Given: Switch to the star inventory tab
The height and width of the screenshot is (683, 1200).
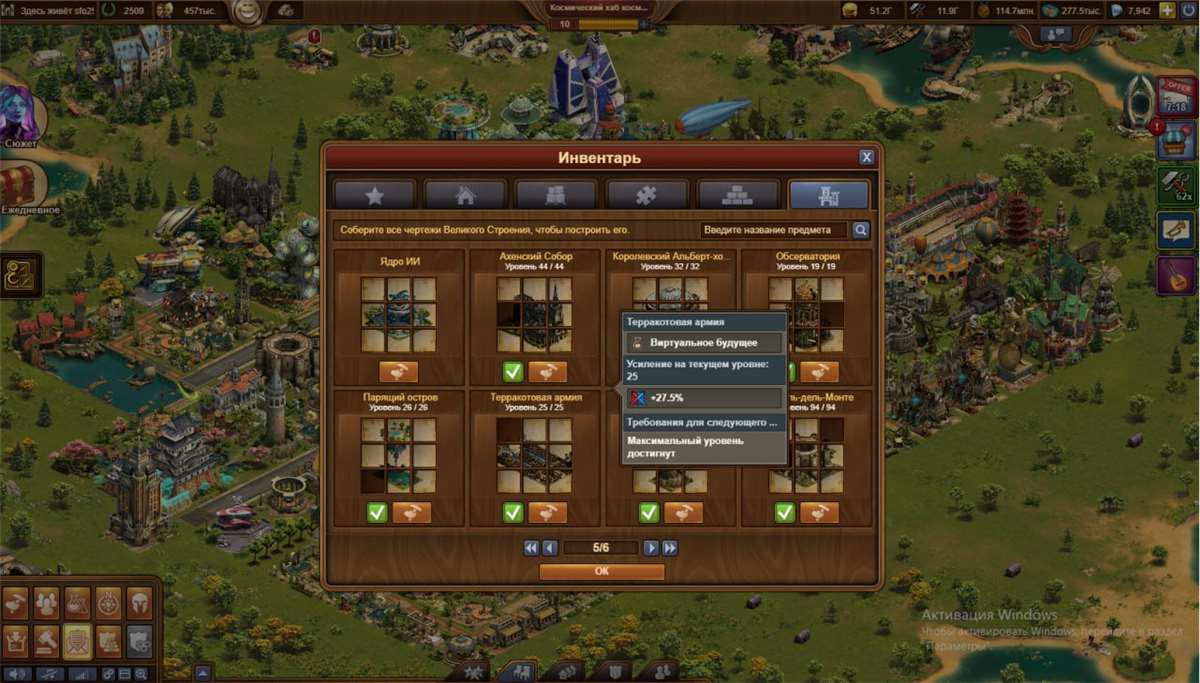Looking at the screenshot, I should [374, 195].
